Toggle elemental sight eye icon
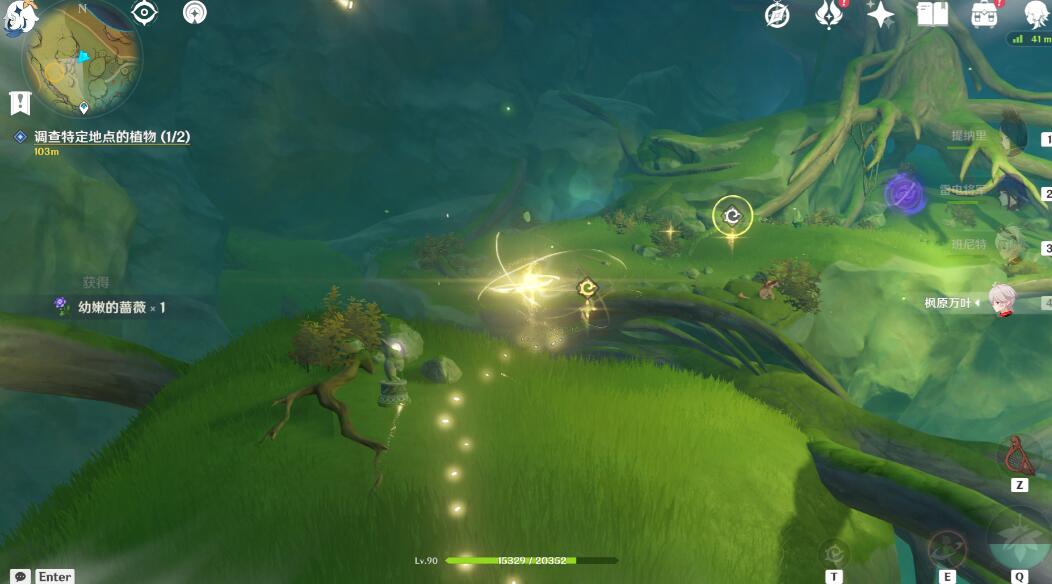The image size is (1052, 584). tap(145, 13)
